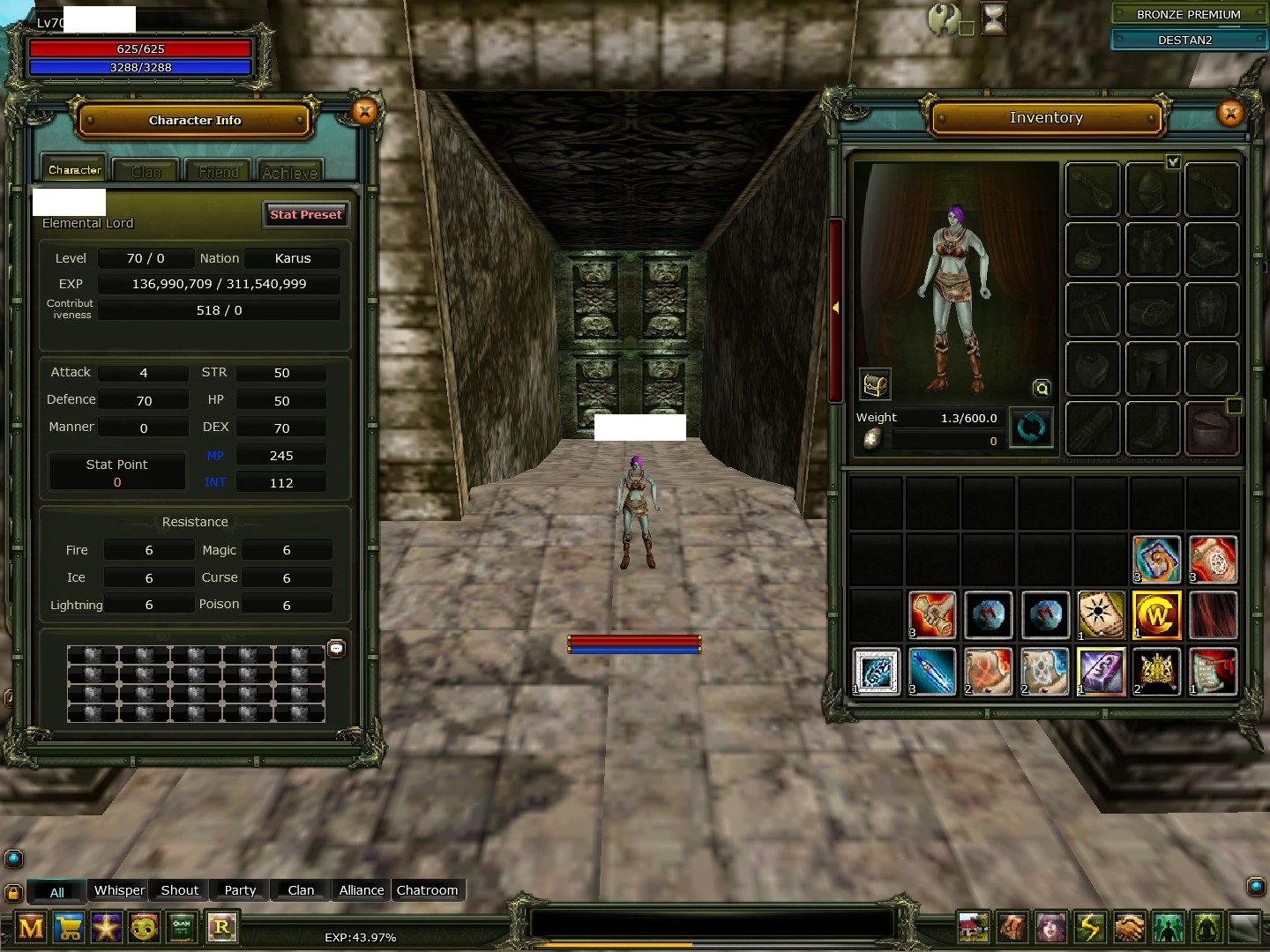Click the inventory refresh arrows button

(1030, 428)
